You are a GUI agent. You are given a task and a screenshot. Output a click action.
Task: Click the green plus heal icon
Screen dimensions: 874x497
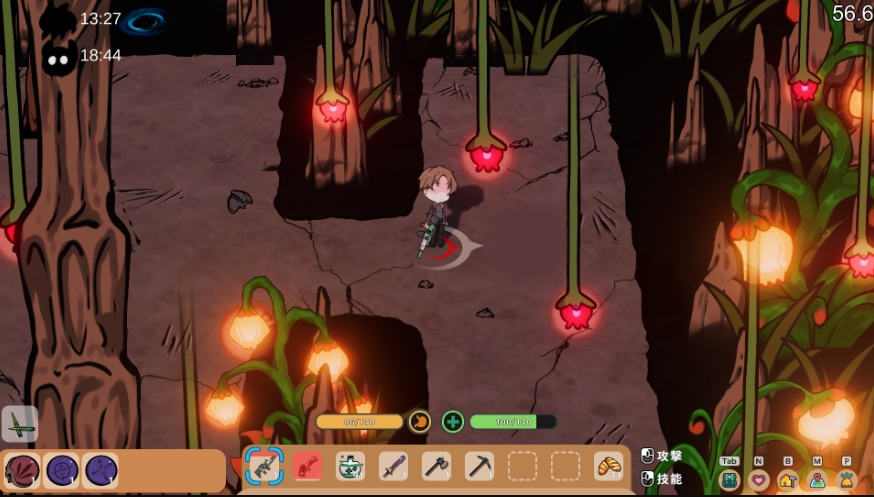pyautogui.click(x=453, y=422)
